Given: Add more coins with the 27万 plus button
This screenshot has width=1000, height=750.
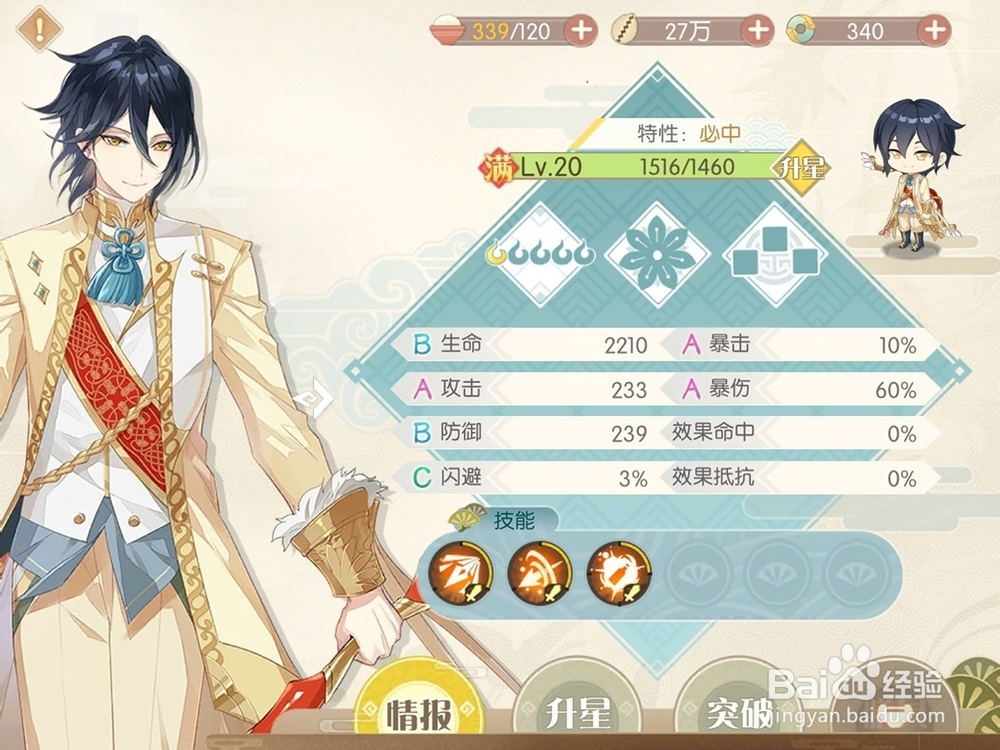Looking at the screenshot, I should [x=757, y=30].
